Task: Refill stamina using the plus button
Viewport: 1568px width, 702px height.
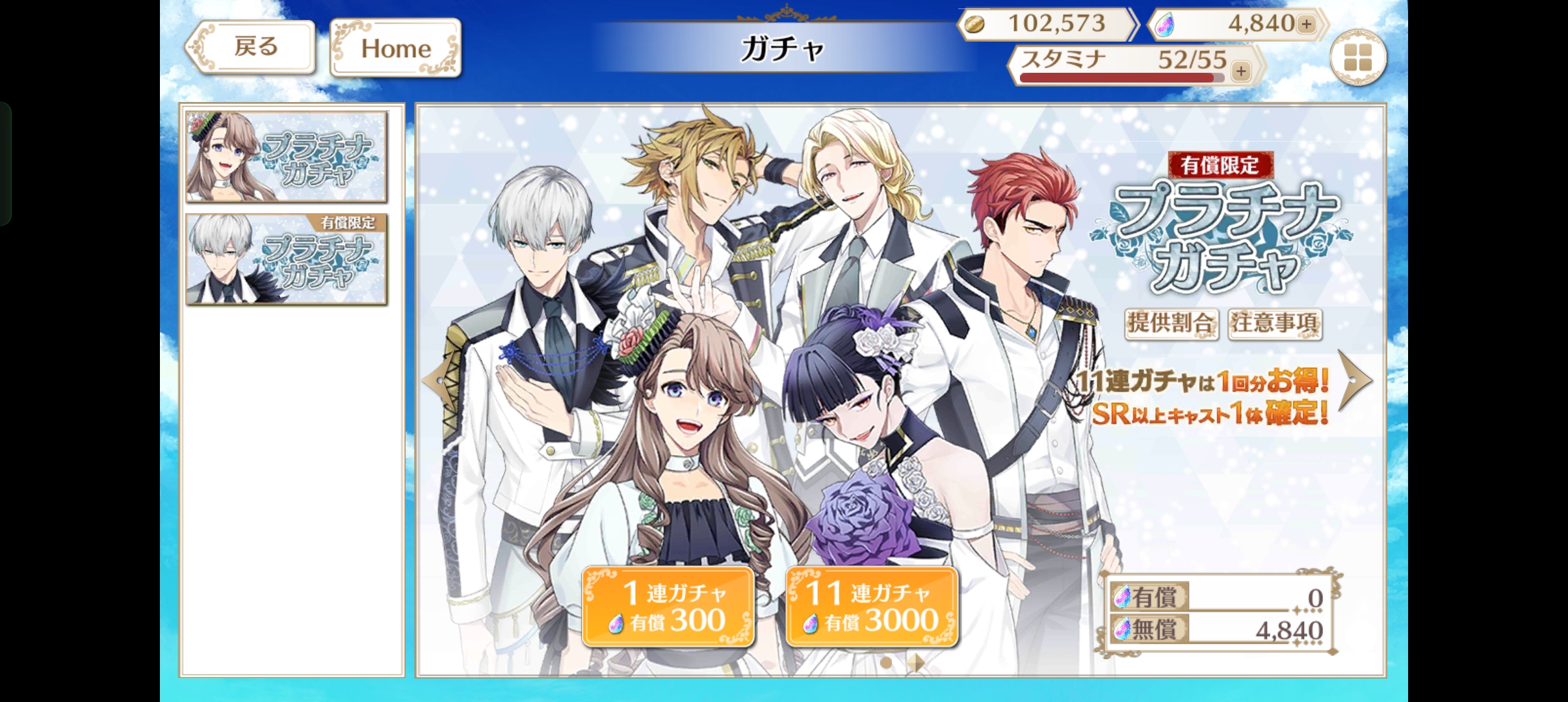Action: (x=1241, y=70)
